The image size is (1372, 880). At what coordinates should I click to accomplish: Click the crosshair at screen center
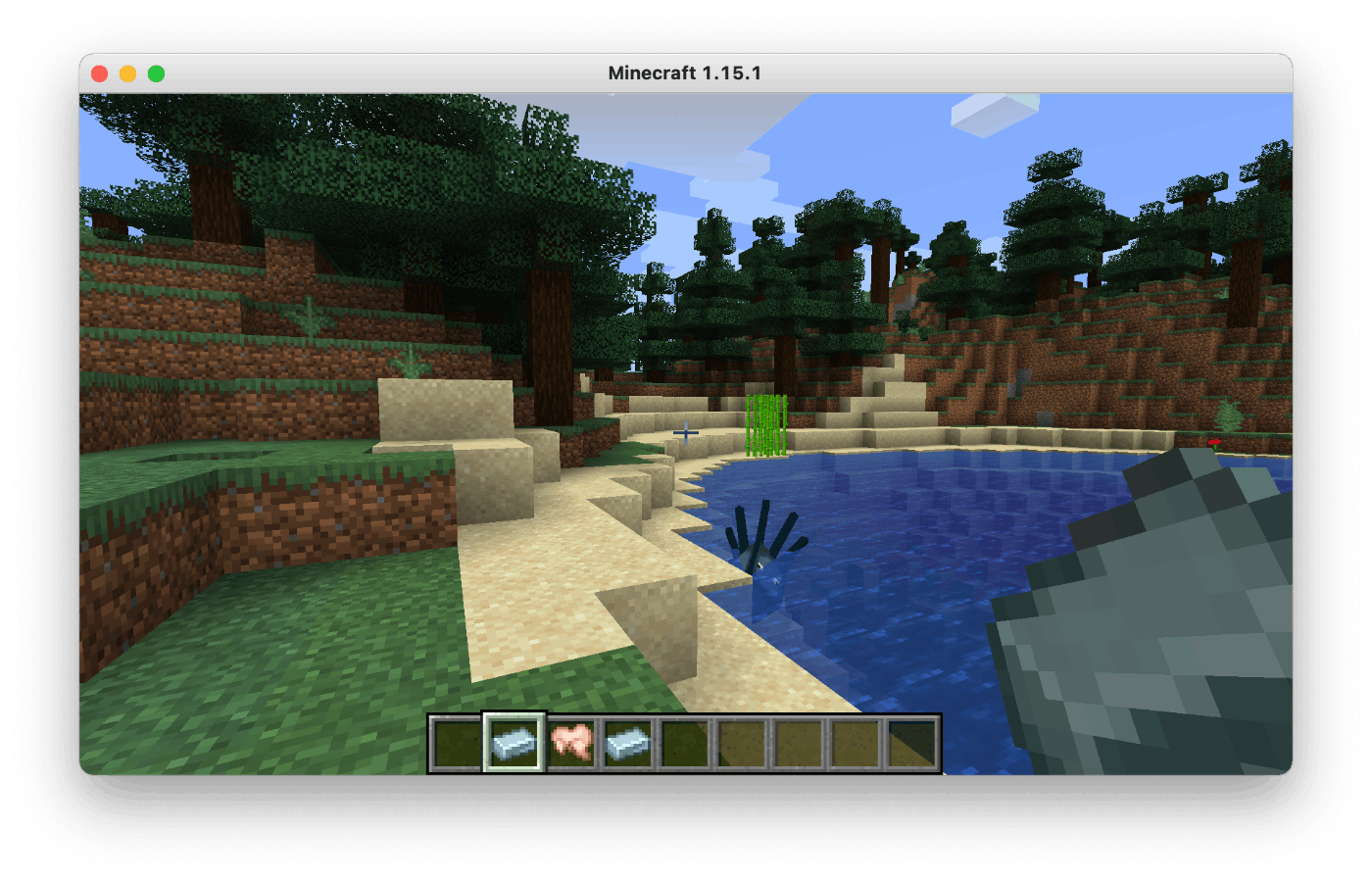[685, 432]
